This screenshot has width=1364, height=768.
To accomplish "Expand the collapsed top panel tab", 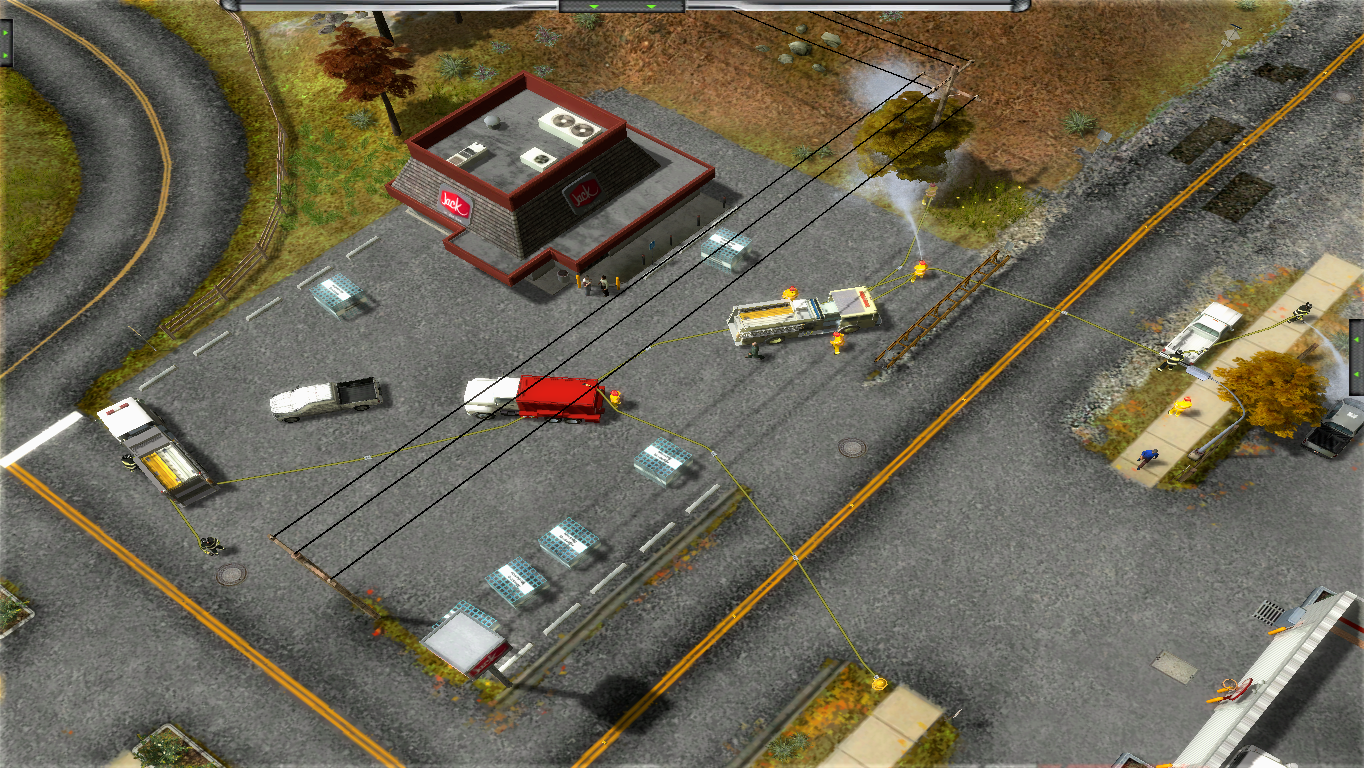I will click(621, 6).
